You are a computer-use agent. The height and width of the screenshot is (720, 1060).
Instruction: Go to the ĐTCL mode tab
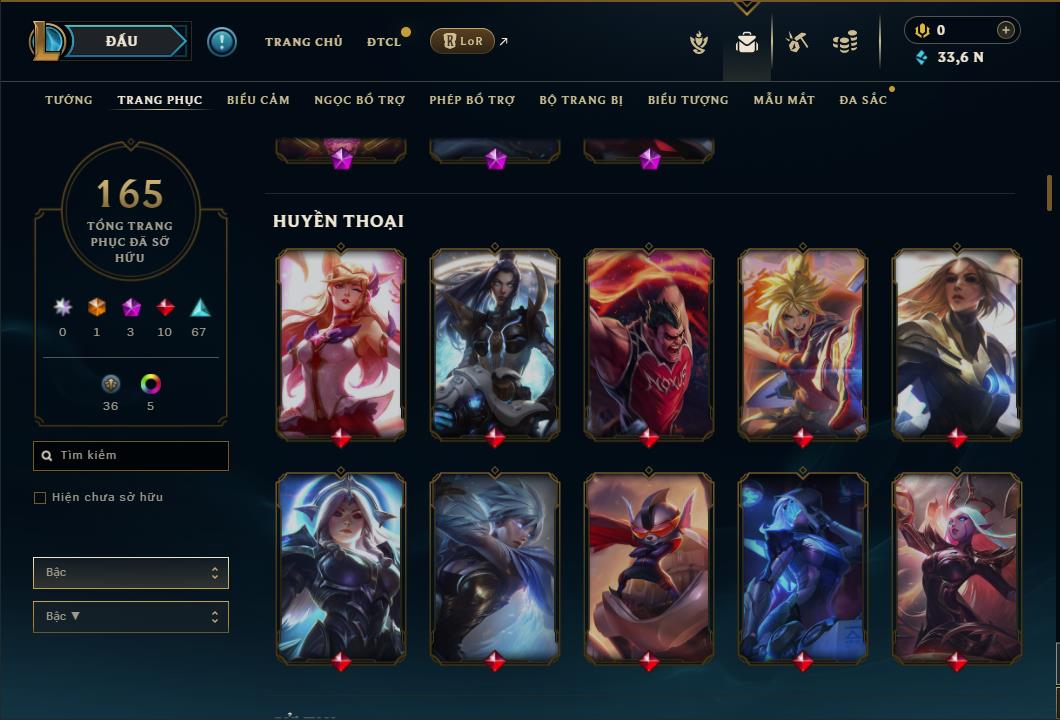click(384, 42)
